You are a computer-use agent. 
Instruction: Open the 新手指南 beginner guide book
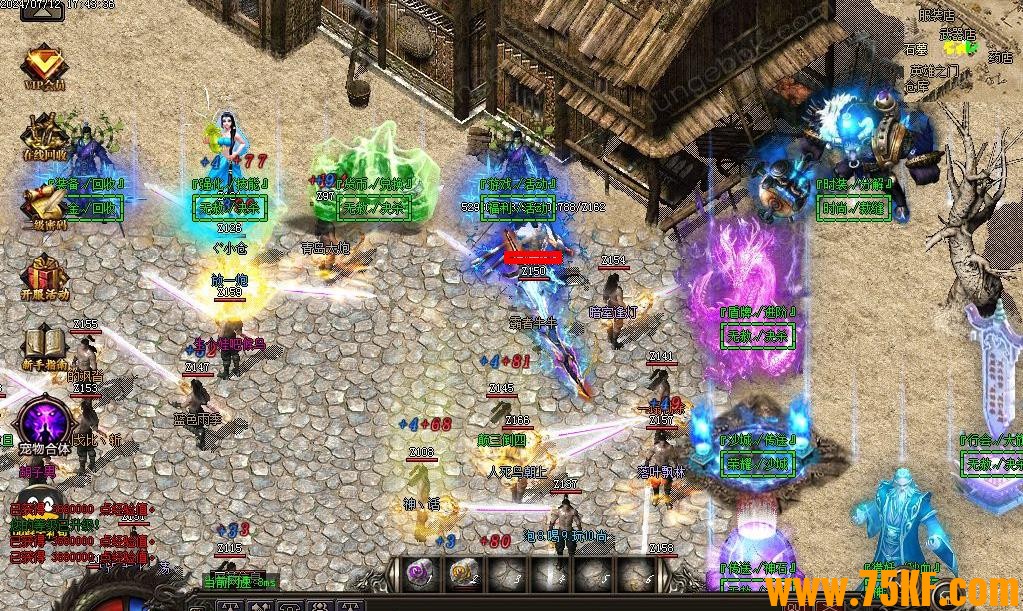click(x=43, y=347)
